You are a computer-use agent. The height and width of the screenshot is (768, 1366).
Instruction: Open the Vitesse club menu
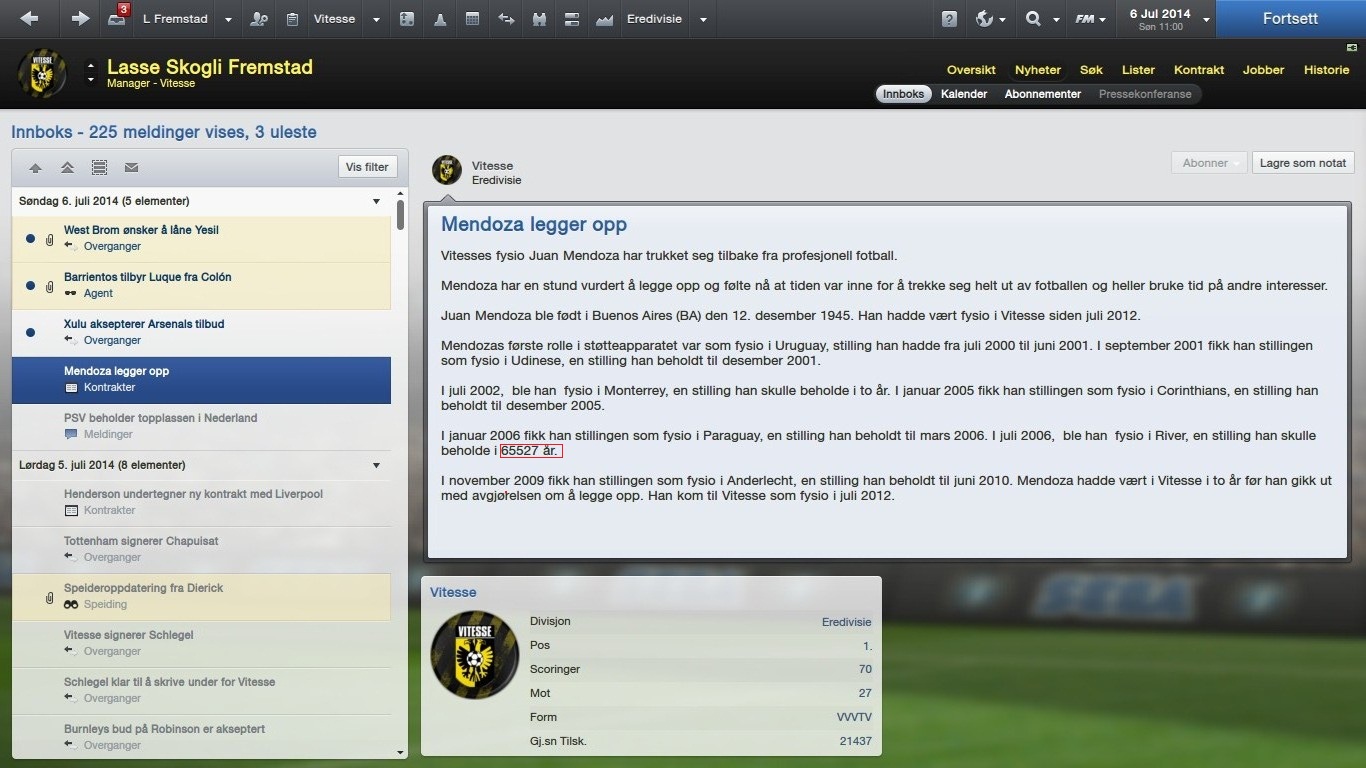click(x=333, y=19)
